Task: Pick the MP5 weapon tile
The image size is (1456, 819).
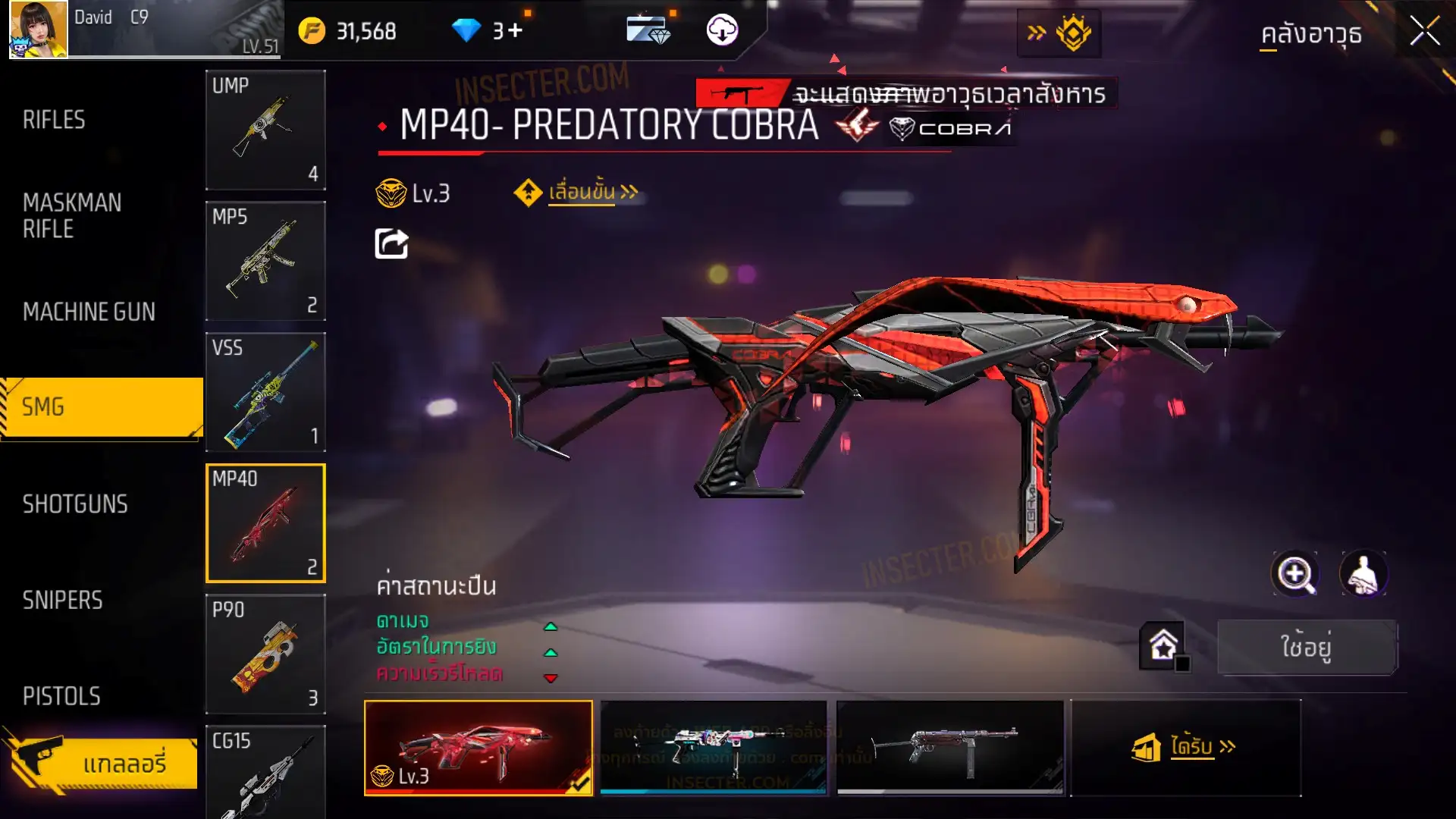Action: 265,261
